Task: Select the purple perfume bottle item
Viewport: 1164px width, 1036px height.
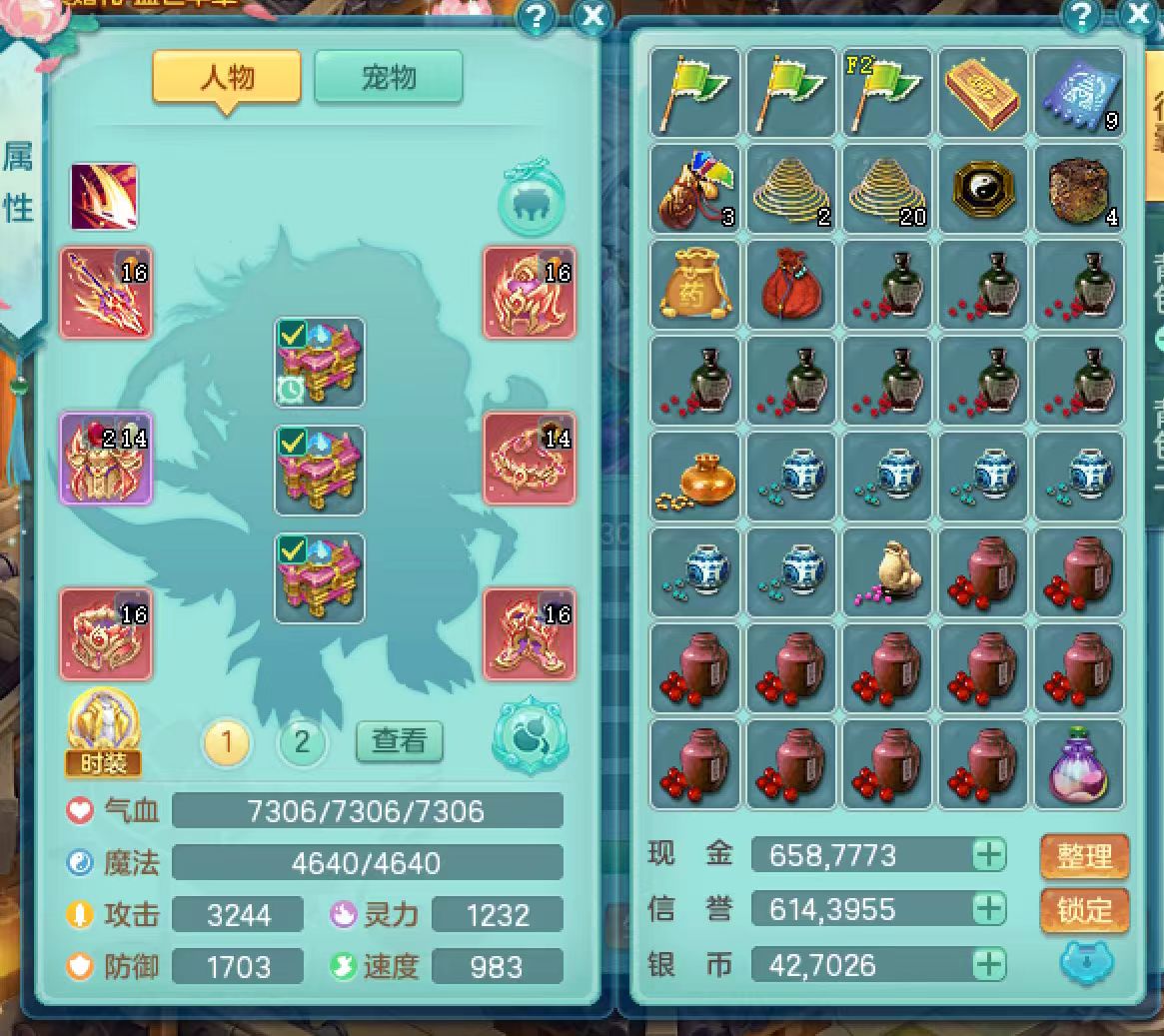Action: pos(1078,765)
